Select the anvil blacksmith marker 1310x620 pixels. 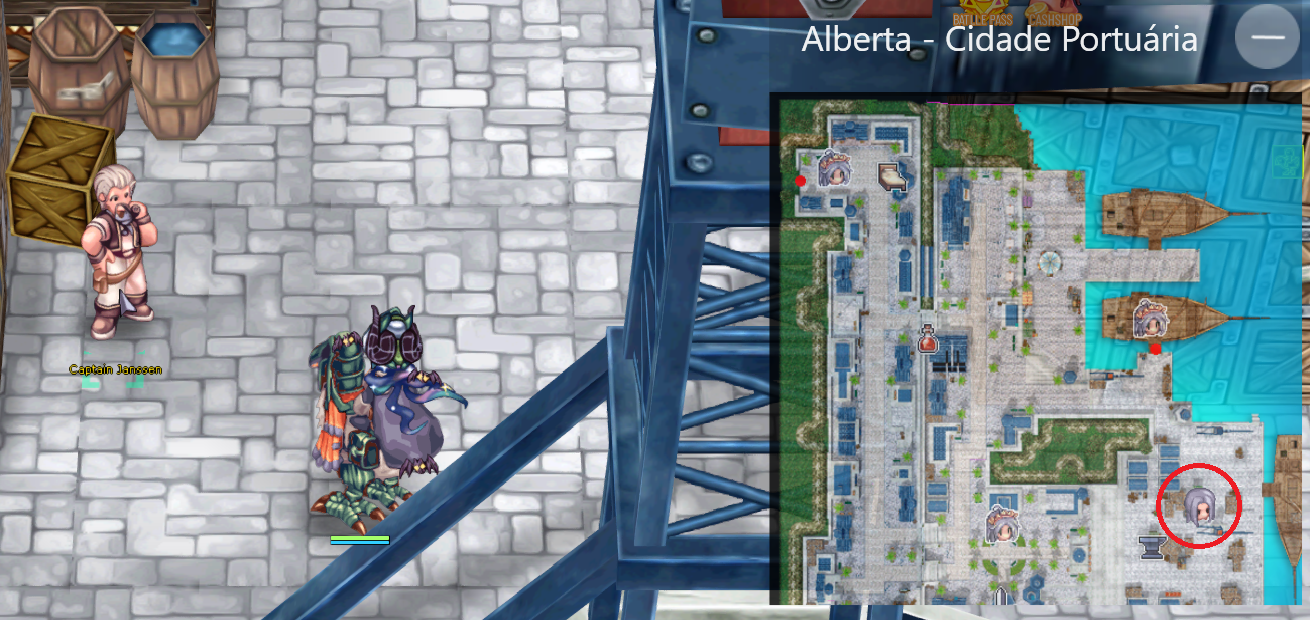pos(1153,546)
